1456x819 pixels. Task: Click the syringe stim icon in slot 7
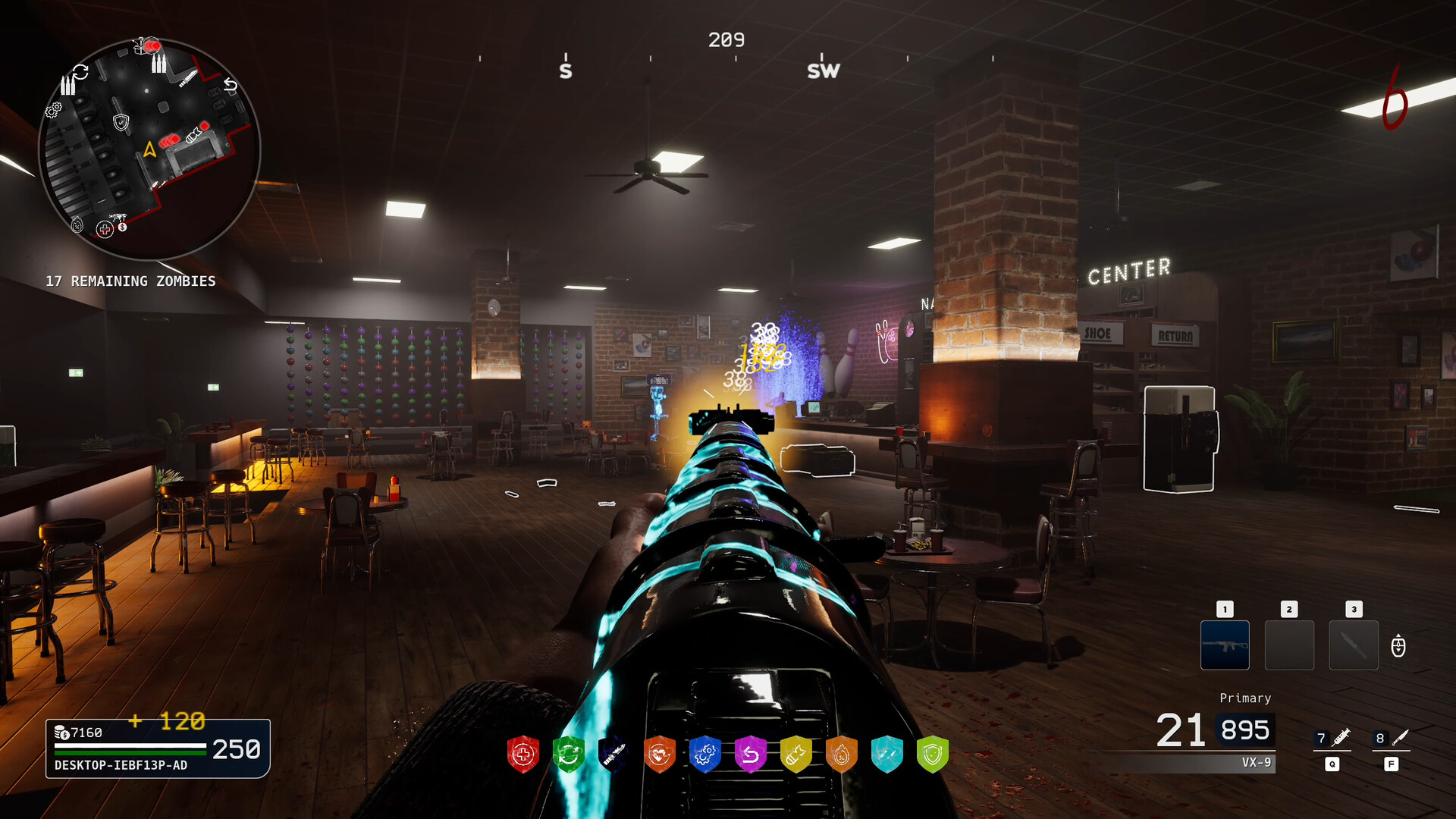point(1333,739)
